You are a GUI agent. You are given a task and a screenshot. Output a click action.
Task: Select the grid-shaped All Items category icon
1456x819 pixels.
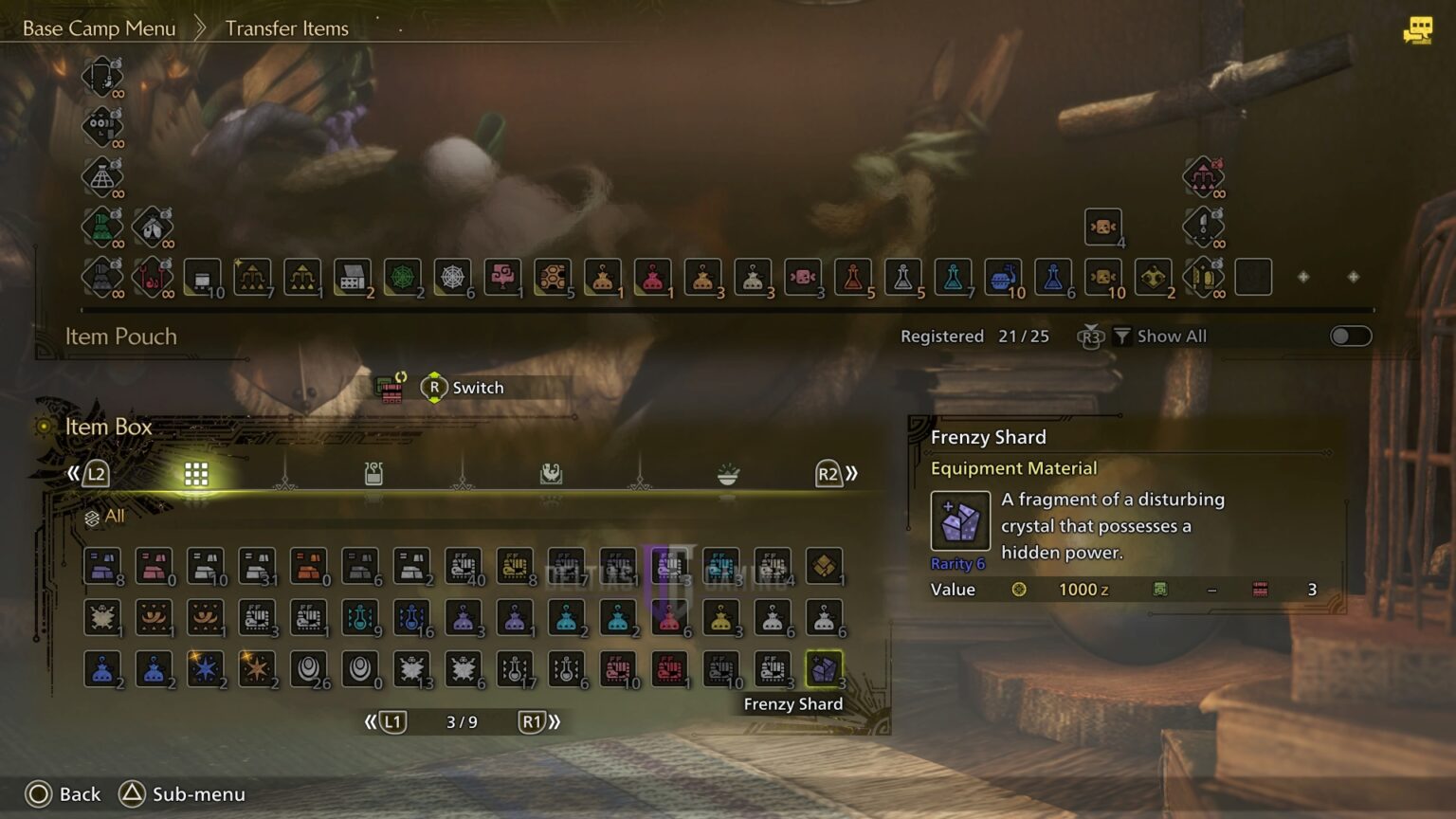tap(196, 473)
